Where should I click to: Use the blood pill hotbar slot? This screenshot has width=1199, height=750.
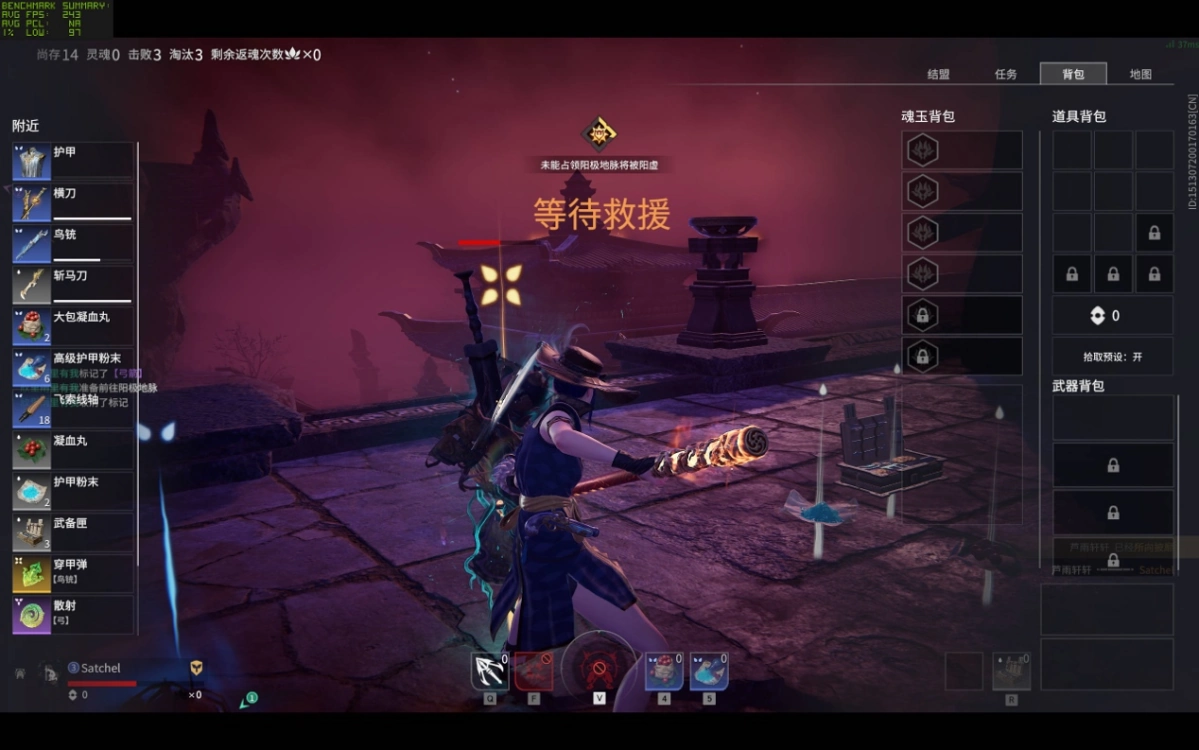(663, 672)
